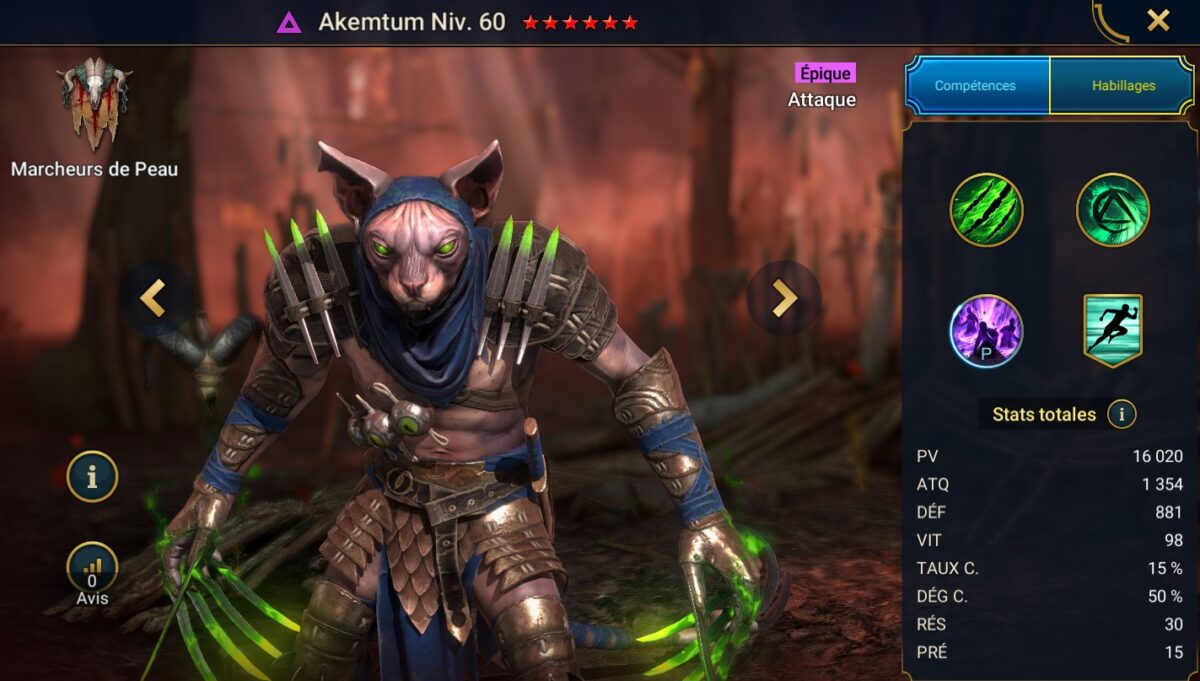Select the running figure aura icon
This screenshot has height=681, width=1200.
(1112, 331)
